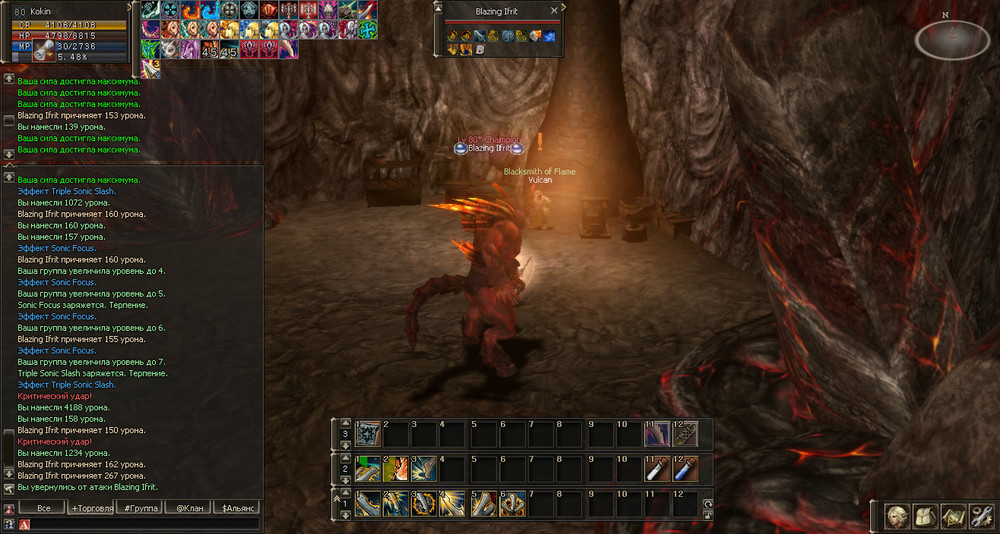Open the $Альянс alliance chat tab
The image size is (1000, 534).
click(238, 508)
